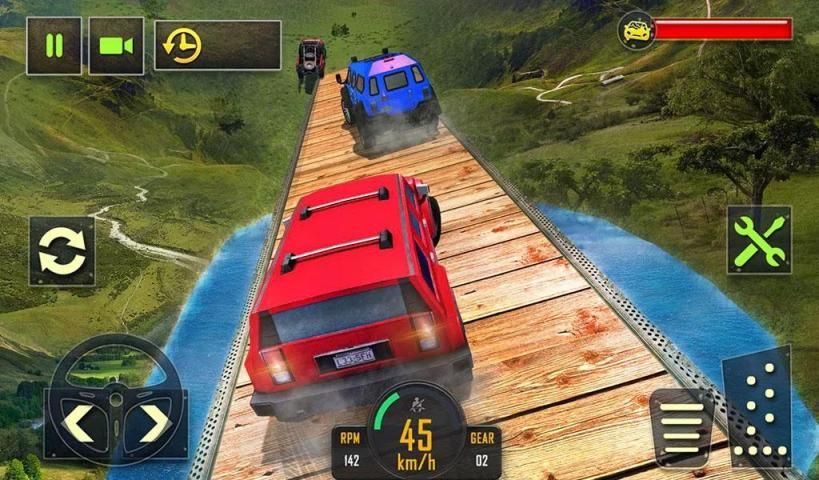Viewport: 819px width, 480px height.
Task: Switch camera view using the video camera icon
Action: click(116, 46)
